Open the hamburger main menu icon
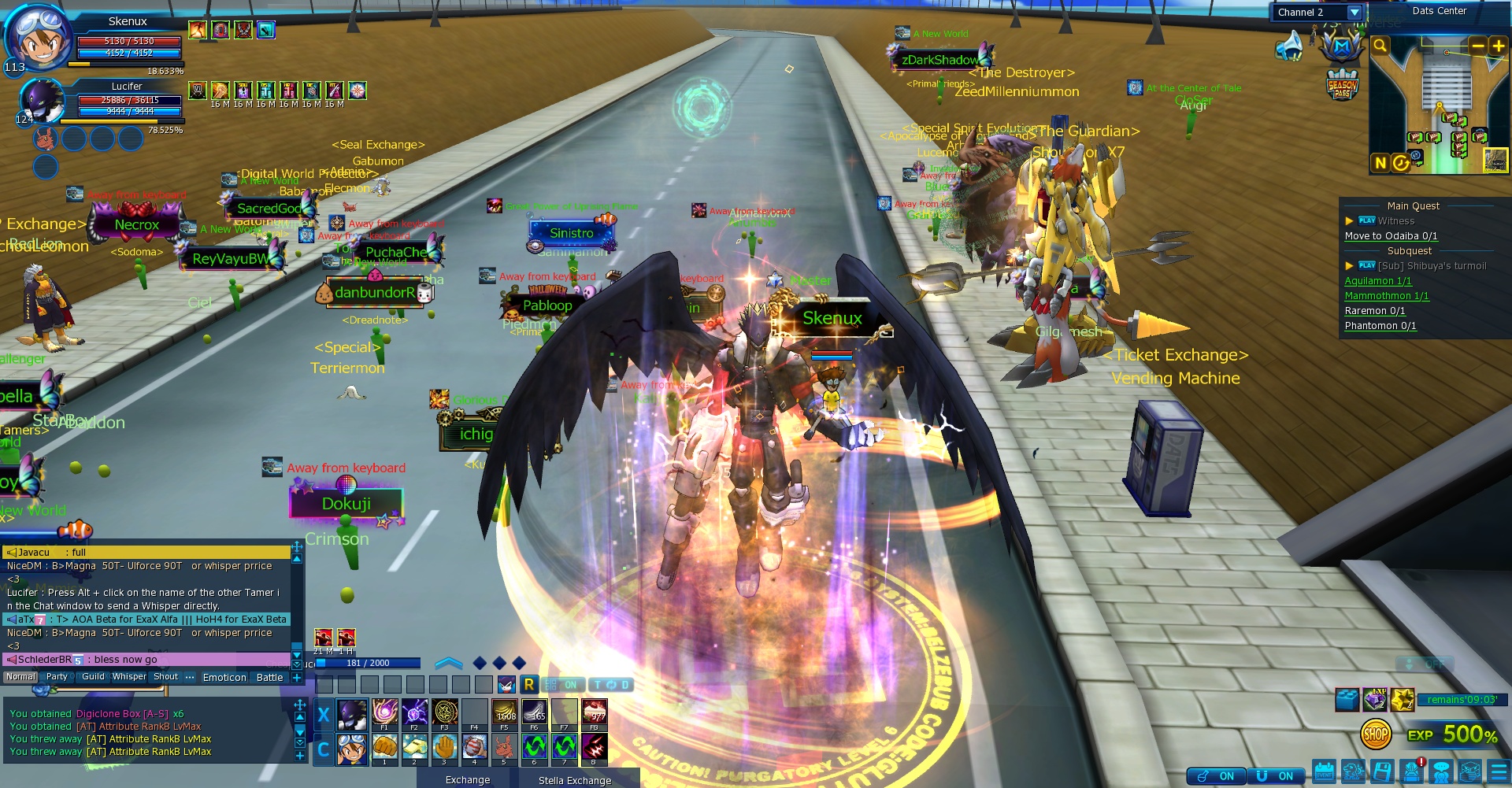 coord(1499,771)
